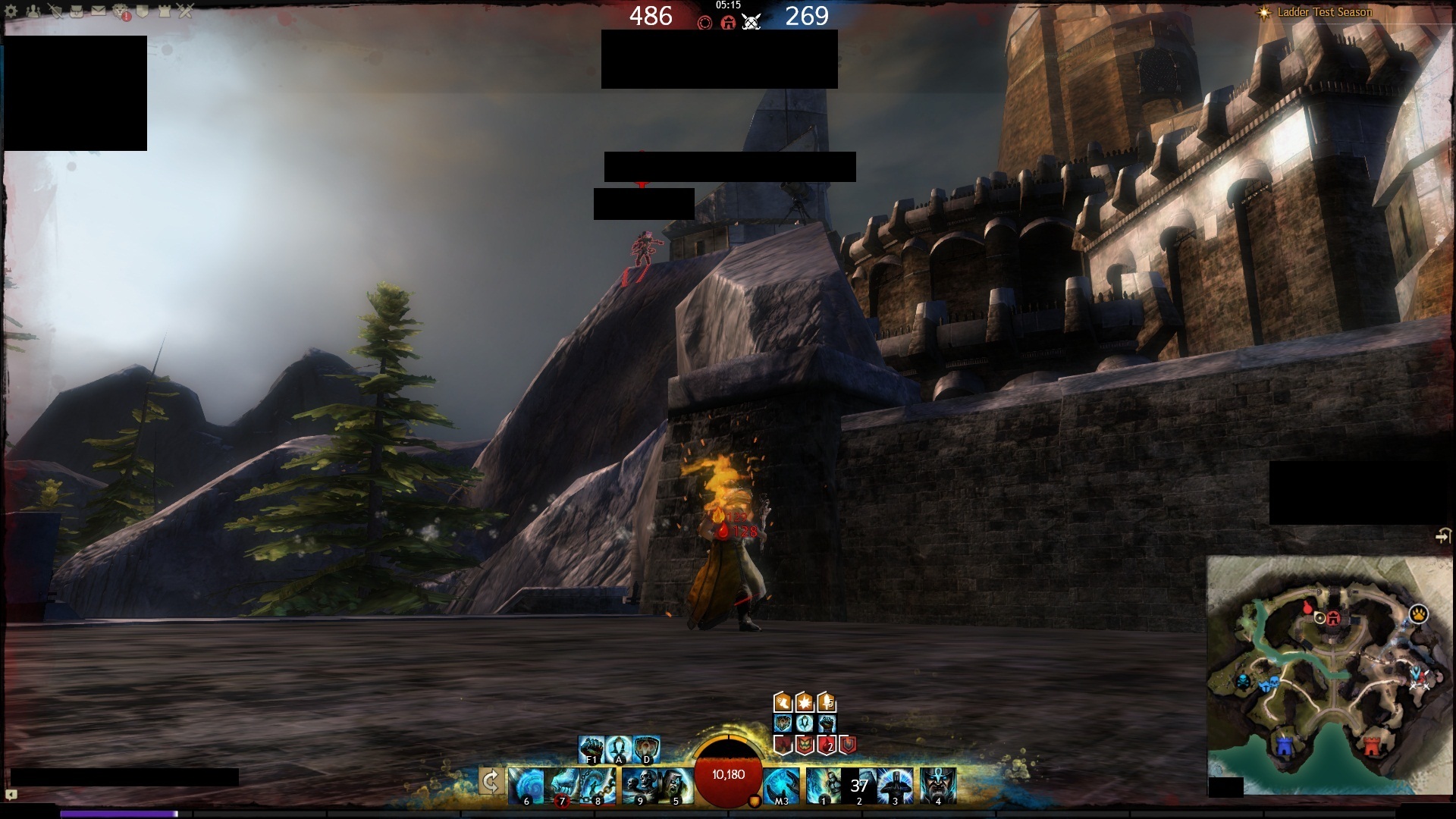
Task: Open the guild shield icon
Action: [x=143, y=11]
